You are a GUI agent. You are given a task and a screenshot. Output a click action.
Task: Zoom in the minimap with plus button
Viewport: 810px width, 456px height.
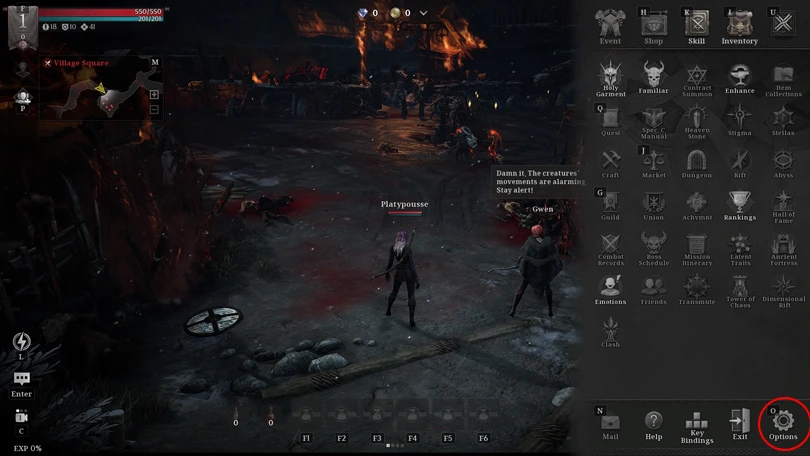point(154,94)
